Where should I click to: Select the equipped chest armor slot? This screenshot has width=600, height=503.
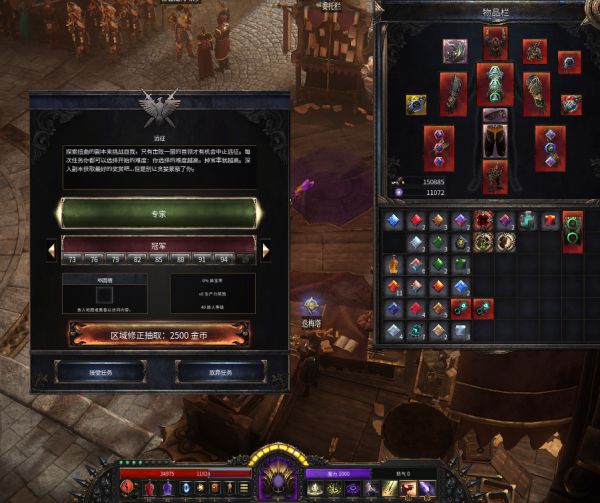[x=495, y=84]
